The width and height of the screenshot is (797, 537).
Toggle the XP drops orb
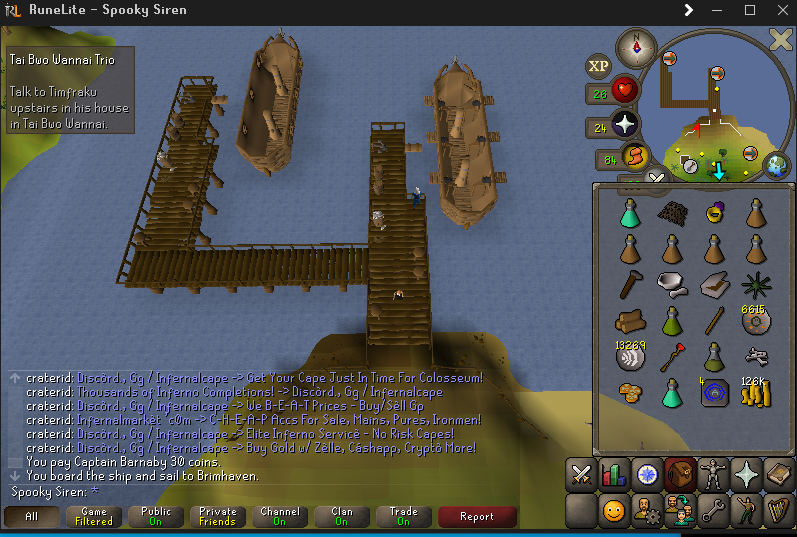(598, 66)
